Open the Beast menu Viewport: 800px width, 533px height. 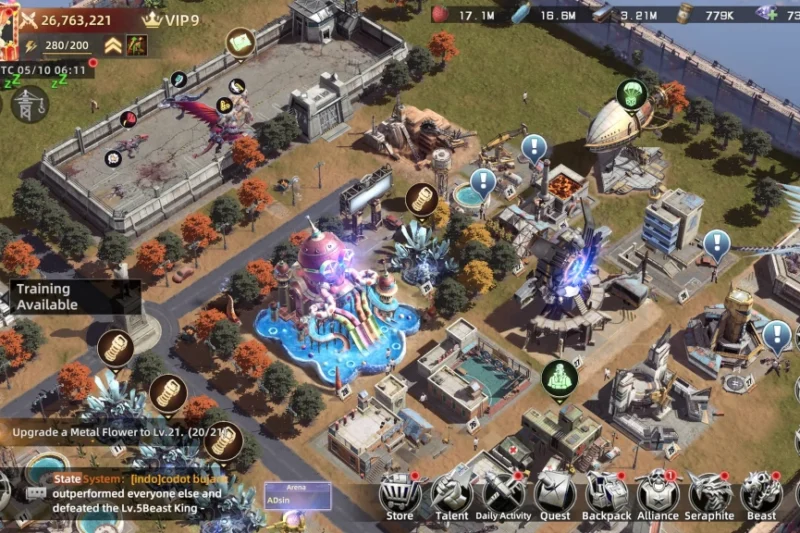(762, 494)
